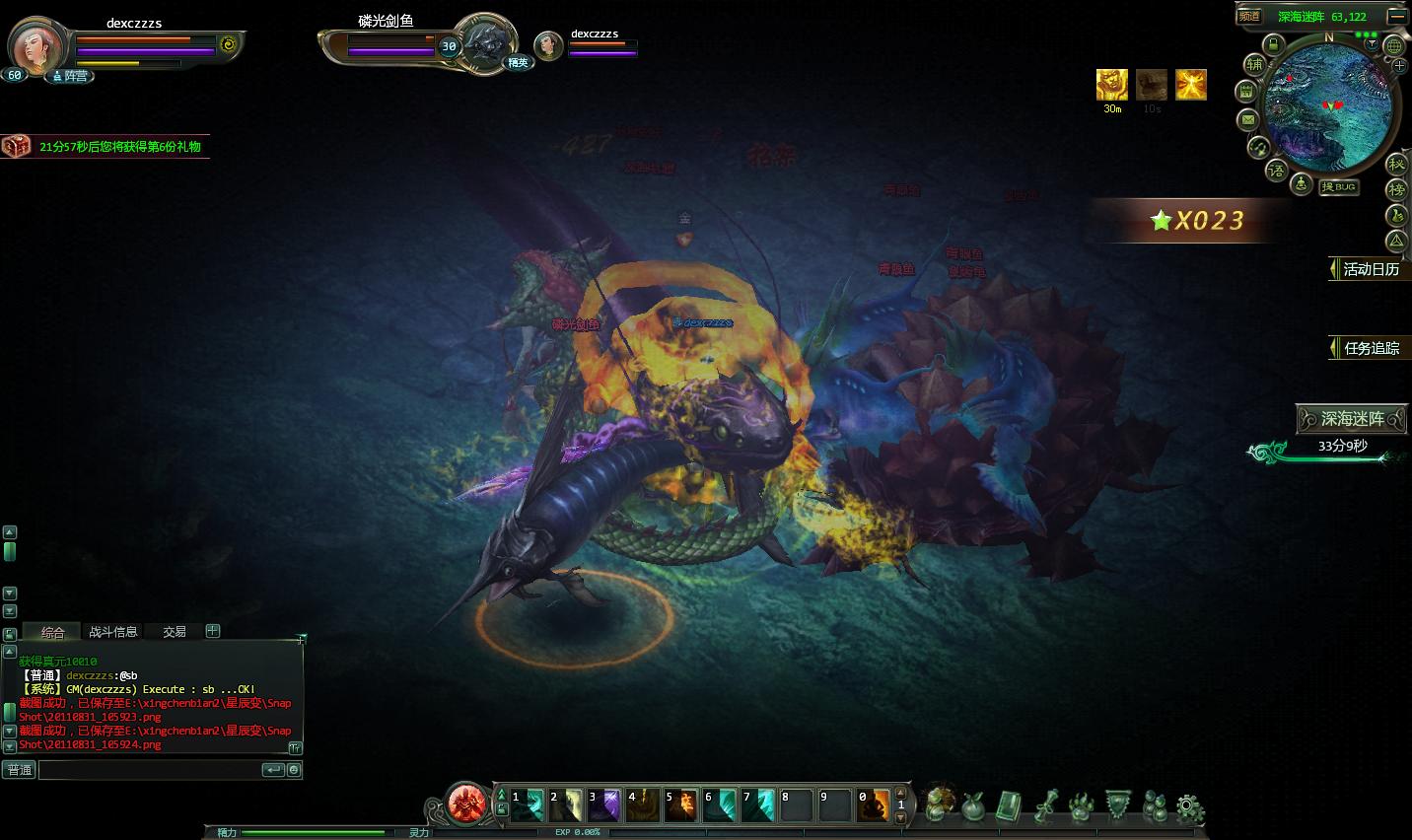Click the chat text input box
This screenshot has width=1412, height=840.
148,770
